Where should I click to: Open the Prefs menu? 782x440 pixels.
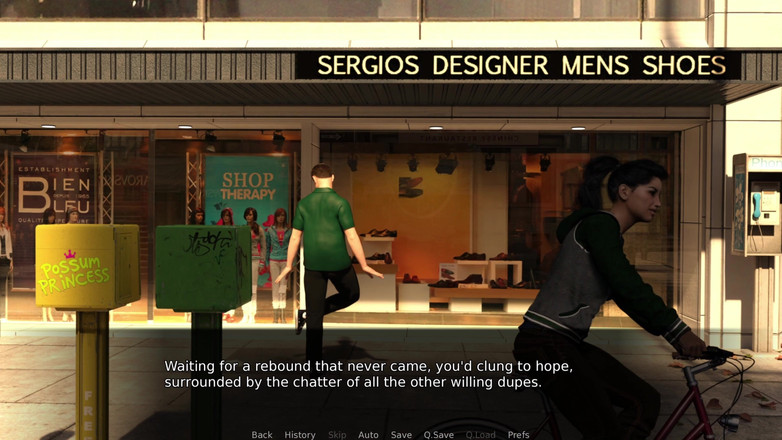click(518, 435)
